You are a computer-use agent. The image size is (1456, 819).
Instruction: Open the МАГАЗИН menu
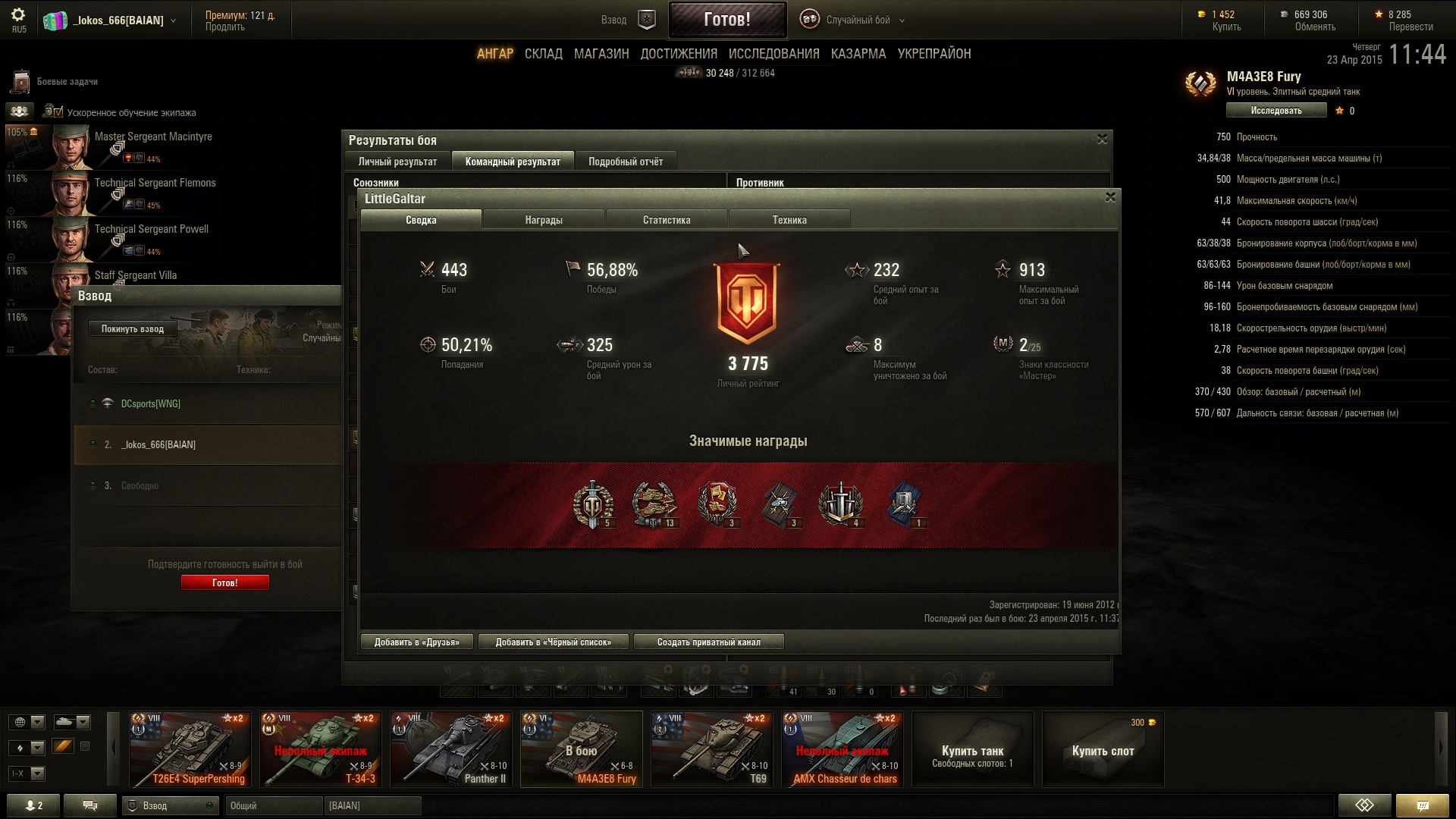point(601,54)
